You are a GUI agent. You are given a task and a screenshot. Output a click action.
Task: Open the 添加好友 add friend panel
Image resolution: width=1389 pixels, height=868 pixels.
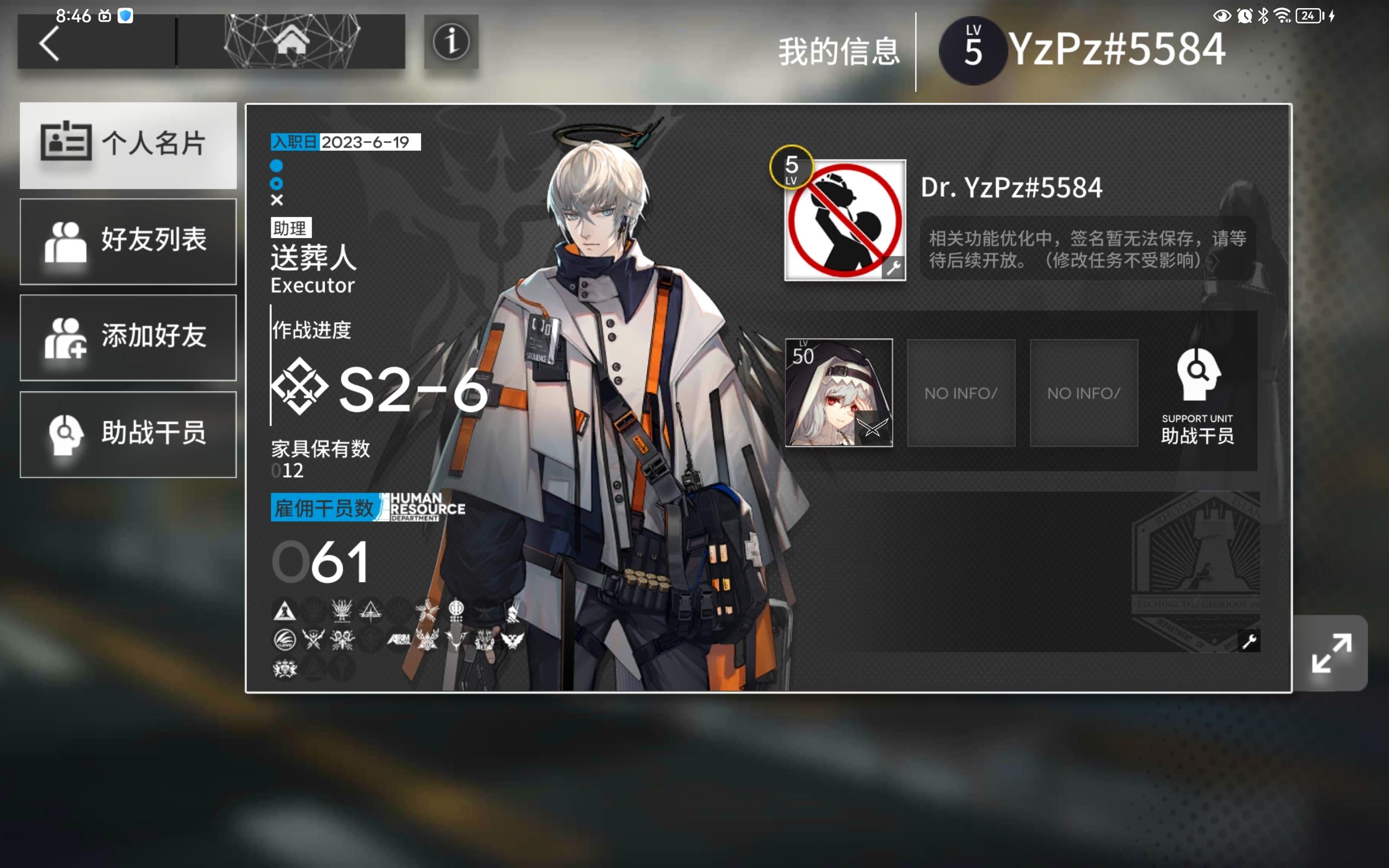[x=128, y=337]
